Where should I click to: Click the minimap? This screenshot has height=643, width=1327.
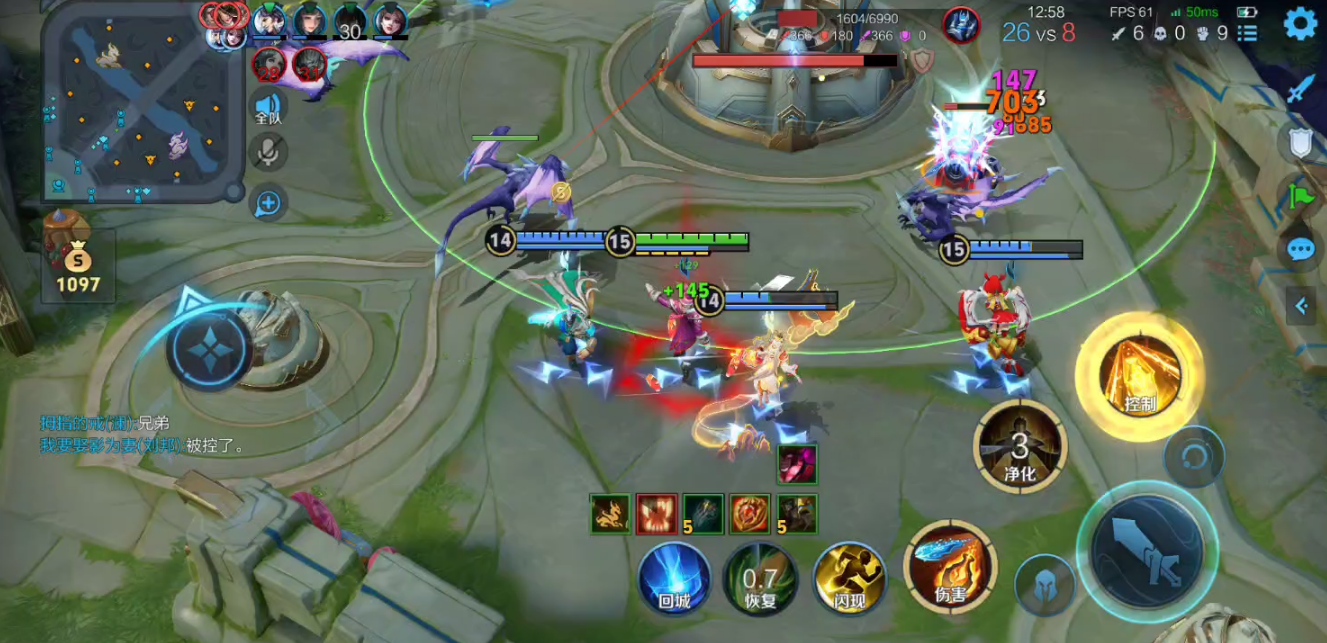tap(143, 101)
